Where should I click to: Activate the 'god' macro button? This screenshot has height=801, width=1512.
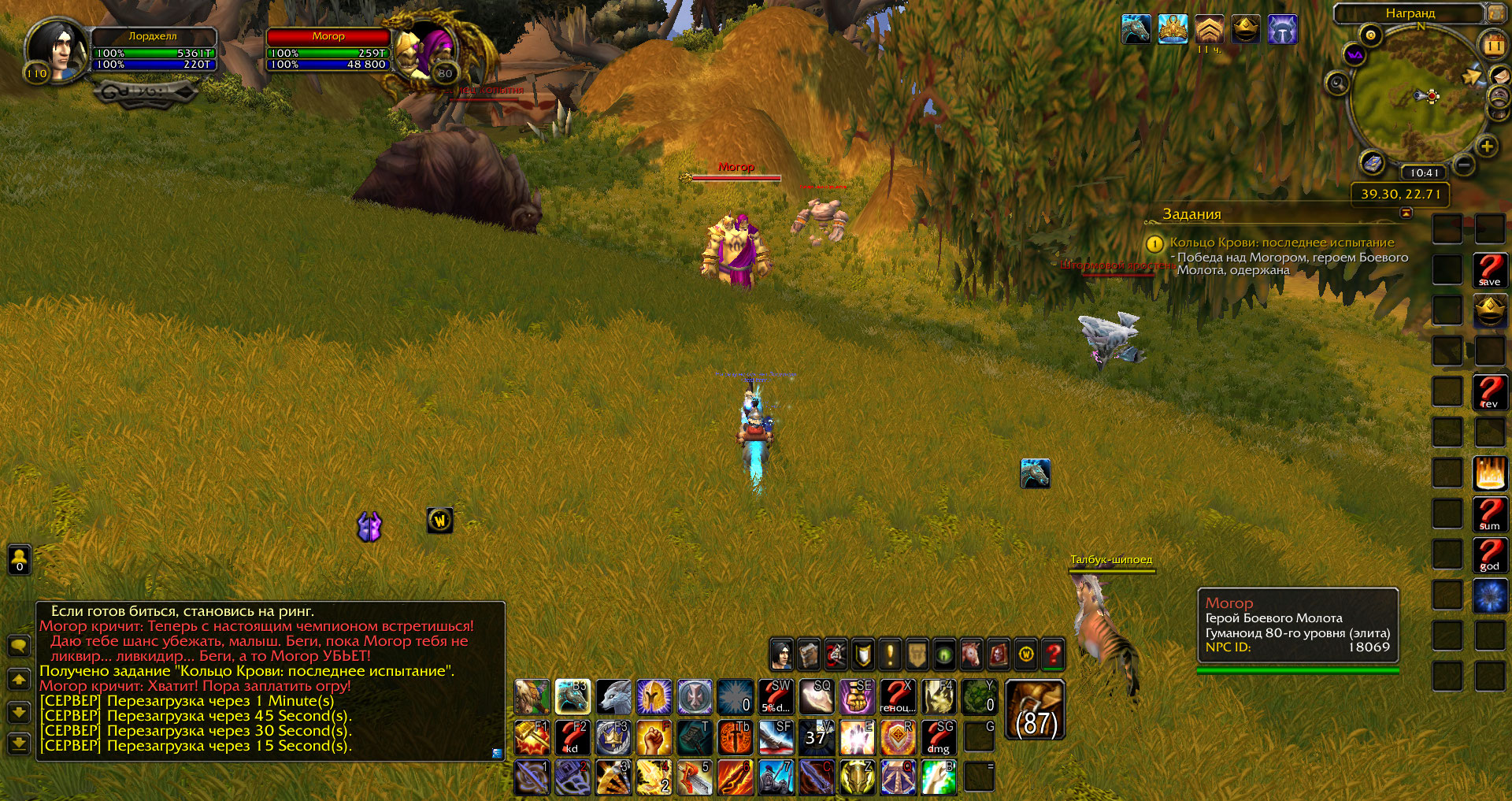click(x=1489, y=555)
